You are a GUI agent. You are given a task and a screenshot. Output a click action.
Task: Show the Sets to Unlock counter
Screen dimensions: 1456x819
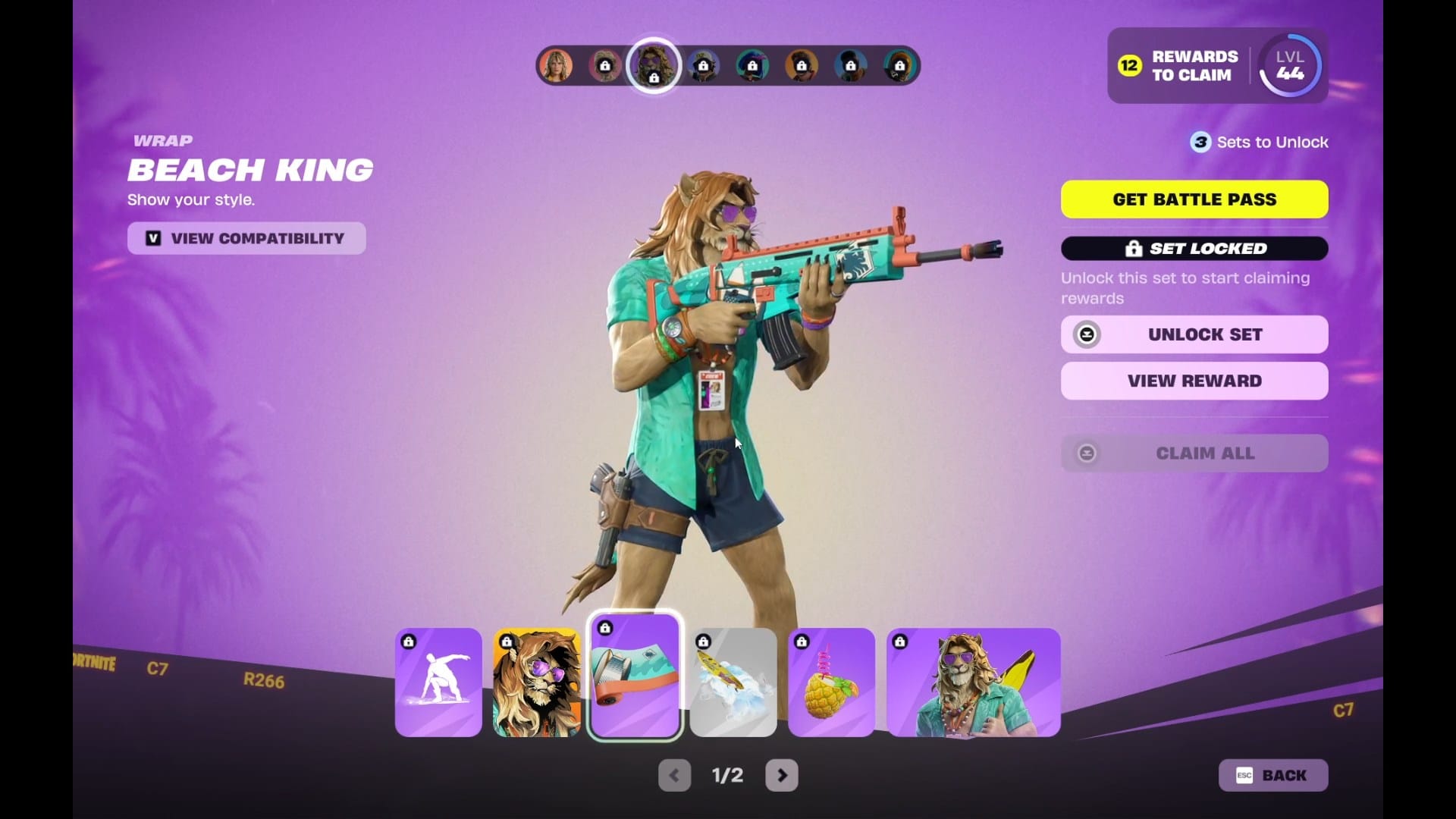[1259, 143]
